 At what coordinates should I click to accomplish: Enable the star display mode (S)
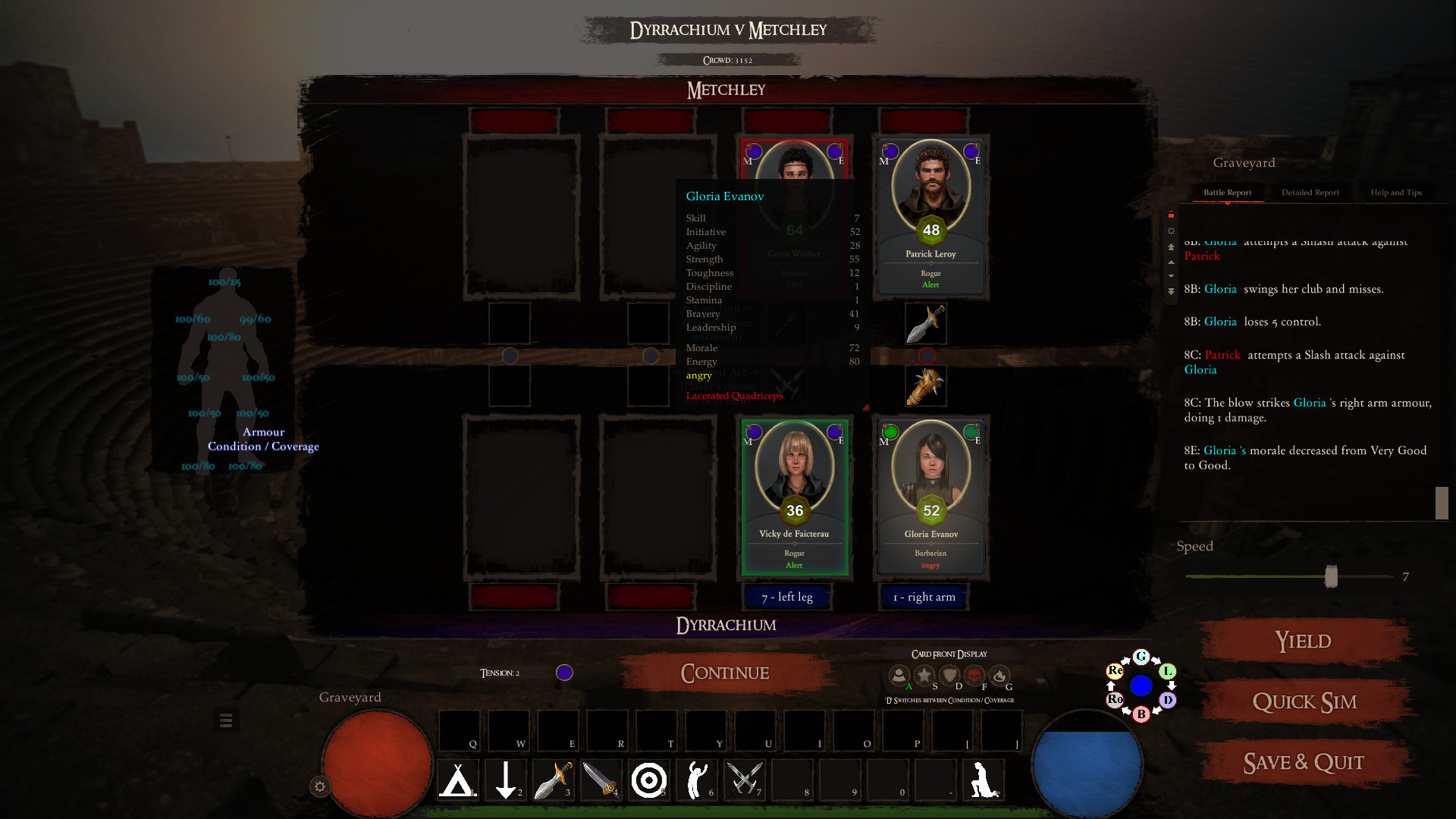923,675
